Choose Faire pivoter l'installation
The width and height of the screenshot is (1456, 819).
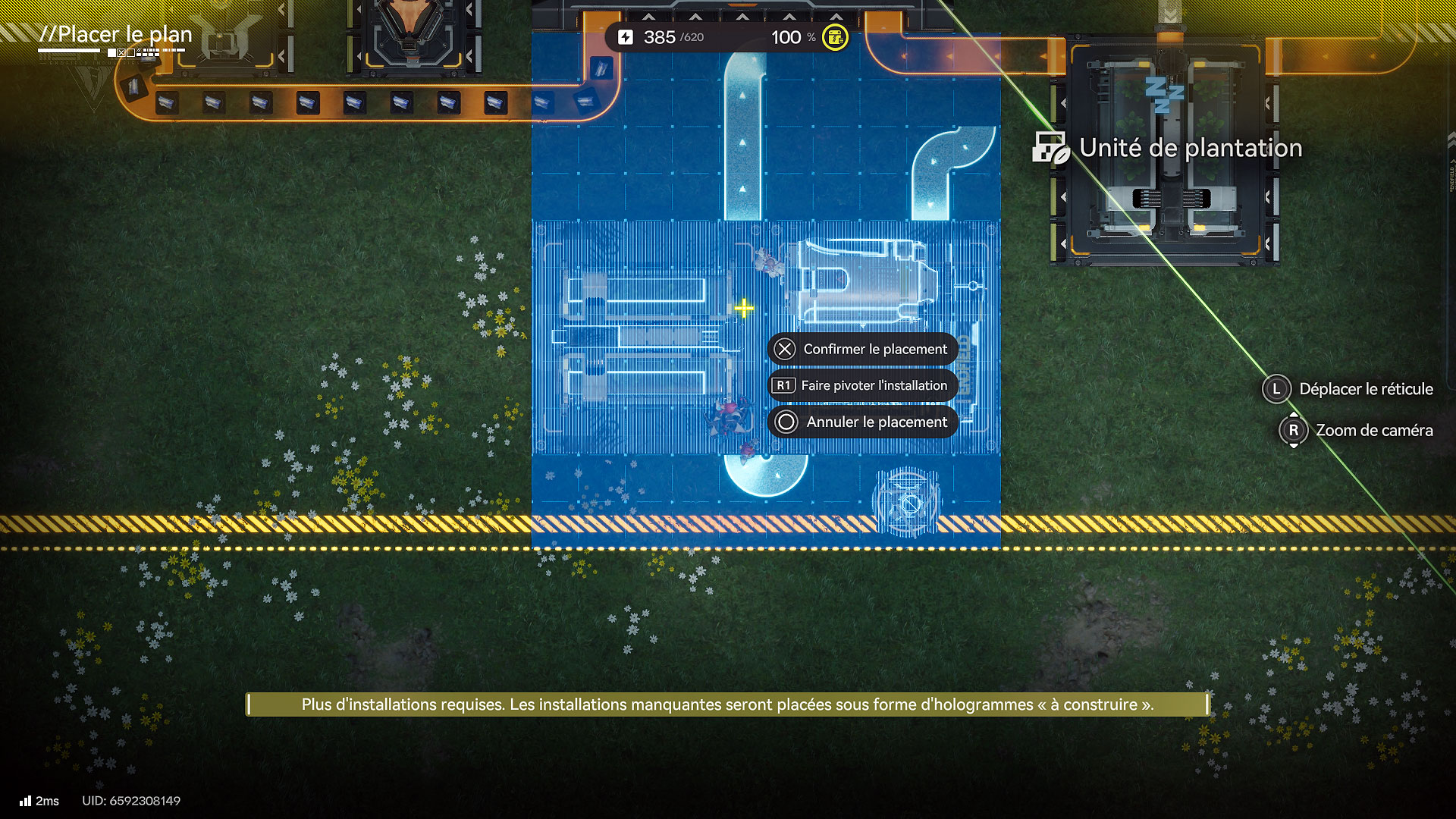[x=863, y=385]
